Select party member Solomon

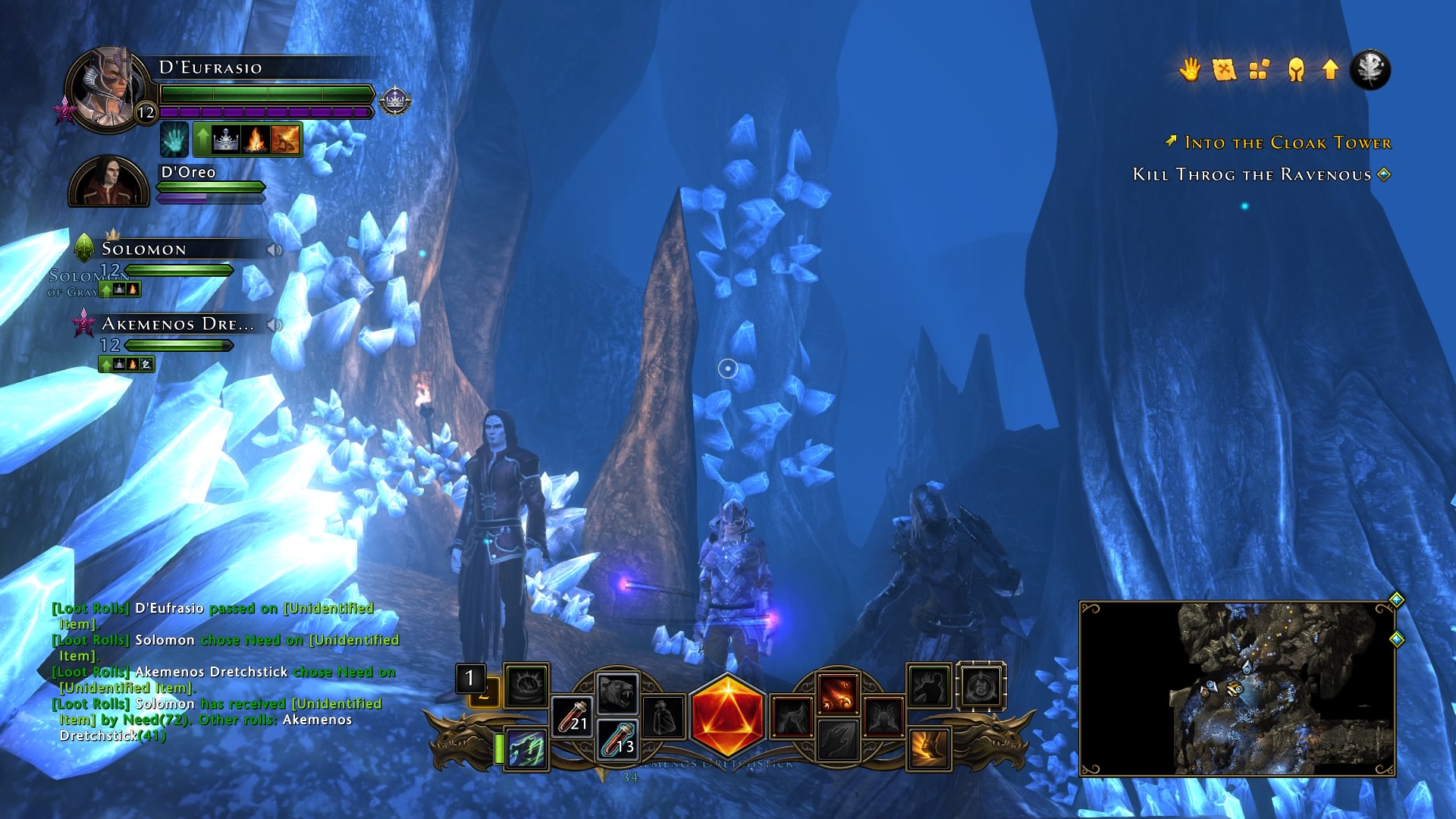point(144,249)
